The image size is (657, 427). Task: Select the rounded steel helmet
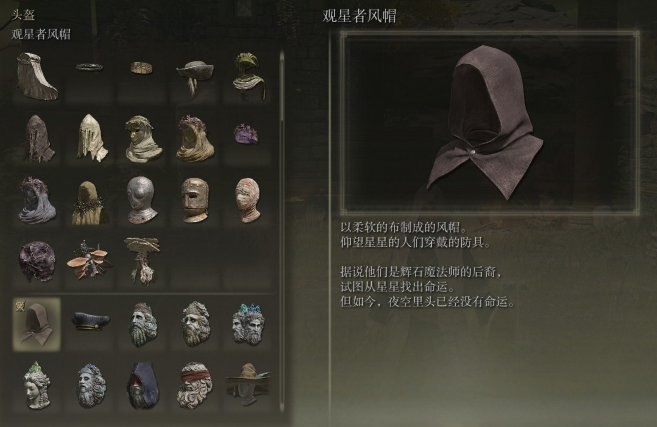click(x=142, y=199)
